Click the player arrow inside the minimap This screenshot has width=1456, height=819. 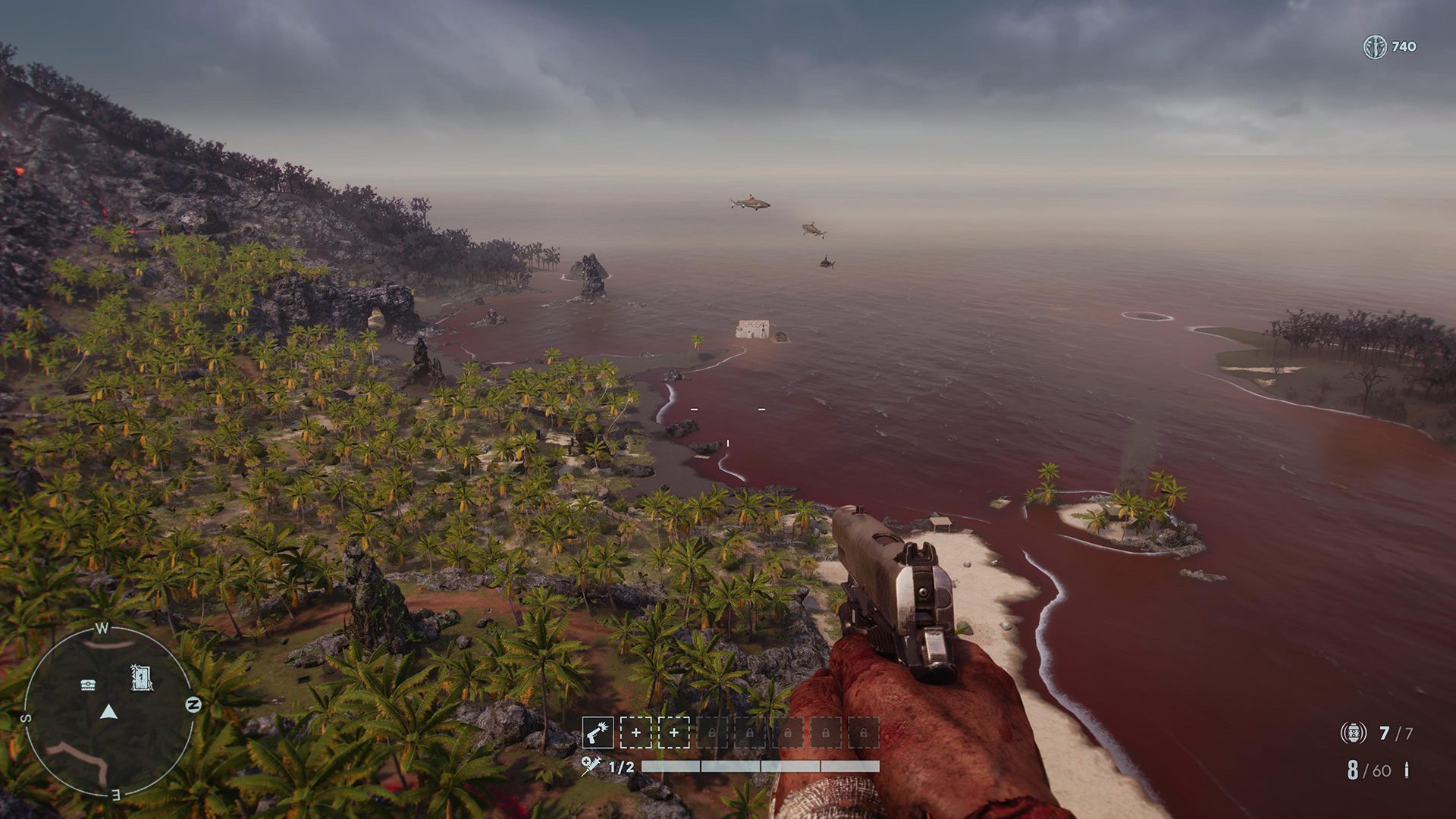108,712
